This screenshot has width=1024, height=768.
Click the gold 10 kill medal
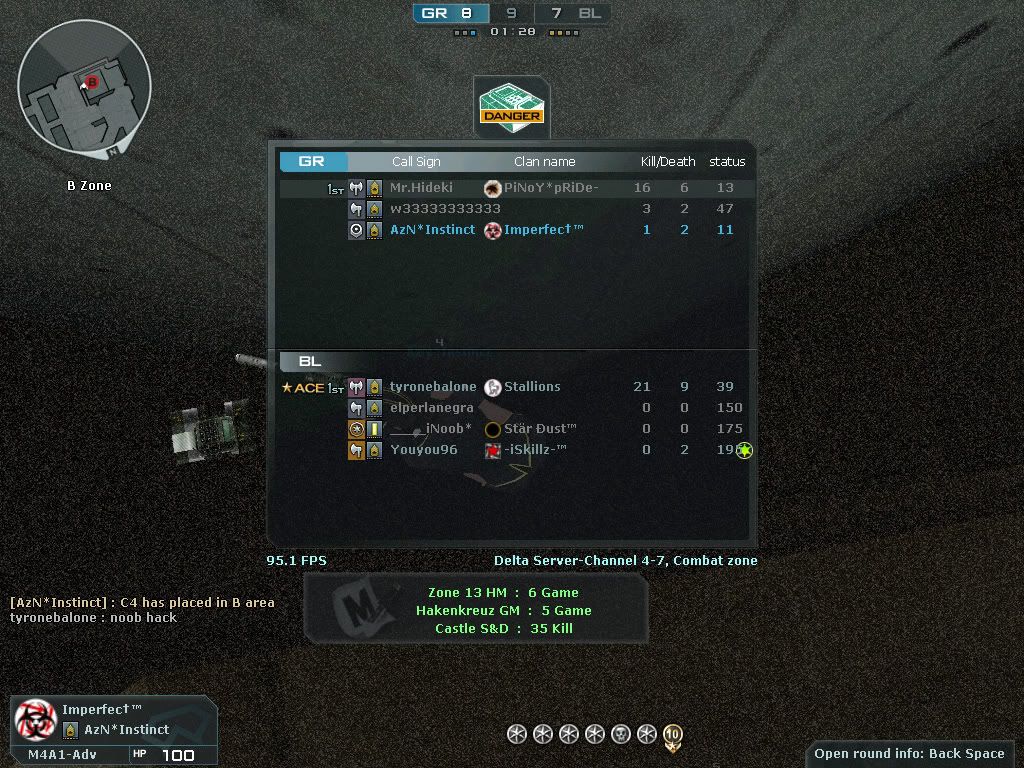[x=673, y=736]
